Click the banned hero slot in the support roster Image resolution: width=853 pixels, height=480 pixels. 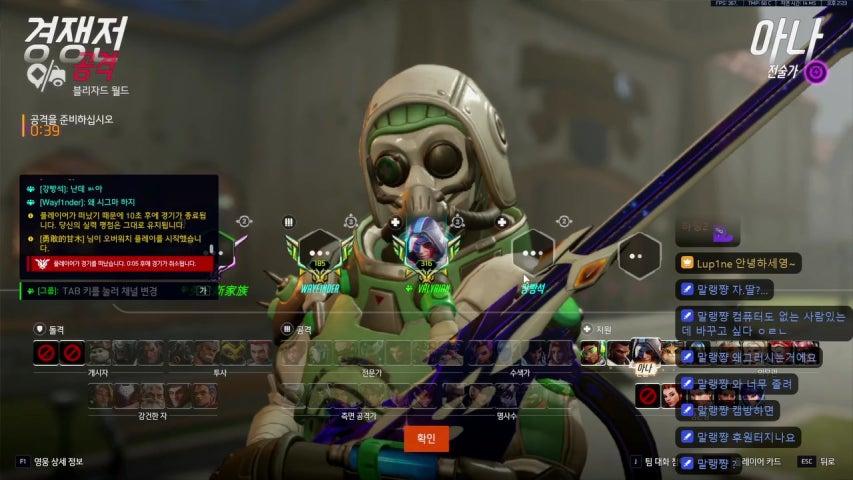tap(648, 397)
